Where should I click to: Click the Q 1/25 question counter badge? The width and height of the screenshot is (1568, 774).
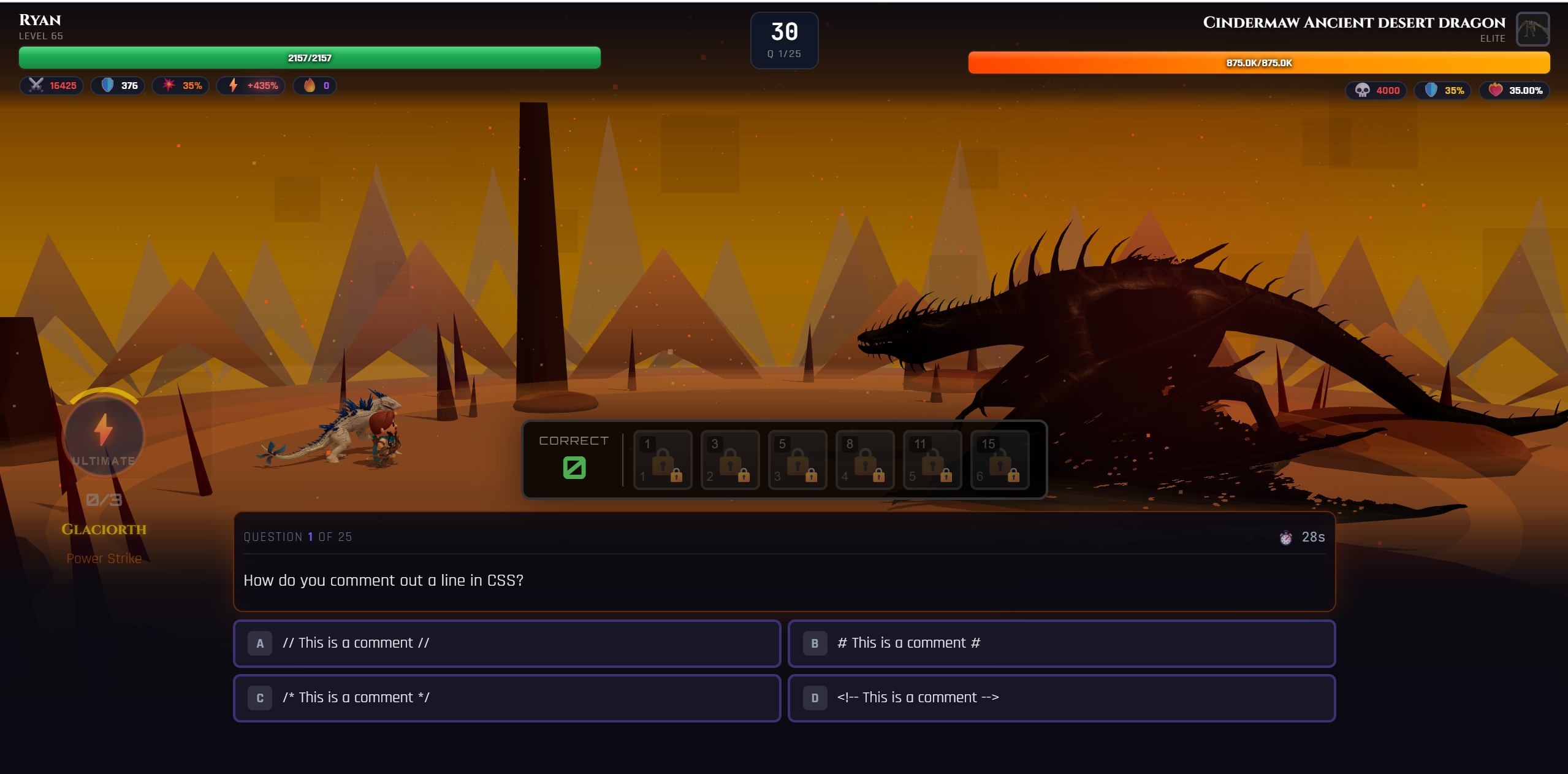click(x=784, y=40)
